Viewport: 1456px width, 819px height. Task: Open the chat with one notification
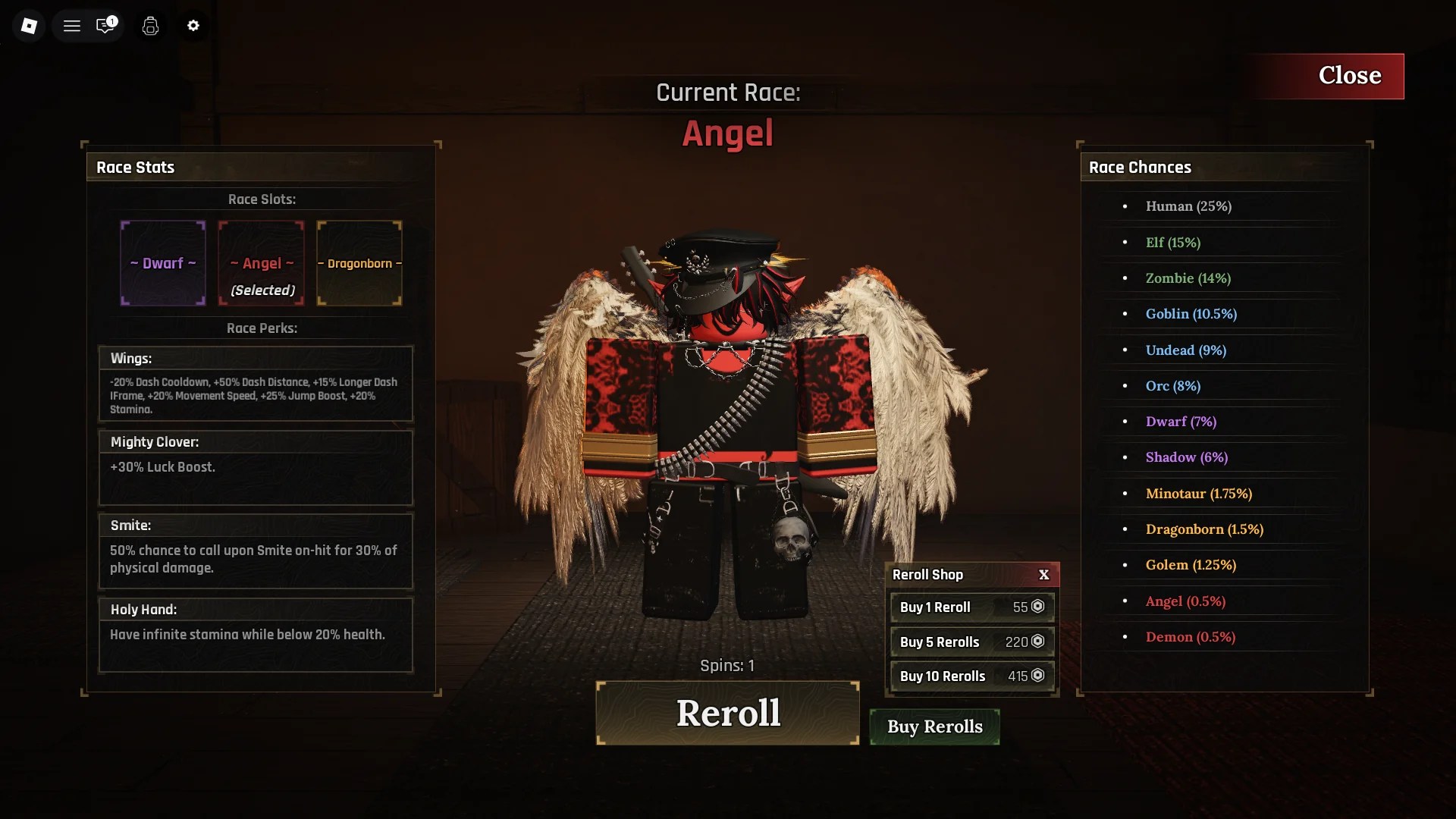[x=105, y=26]
